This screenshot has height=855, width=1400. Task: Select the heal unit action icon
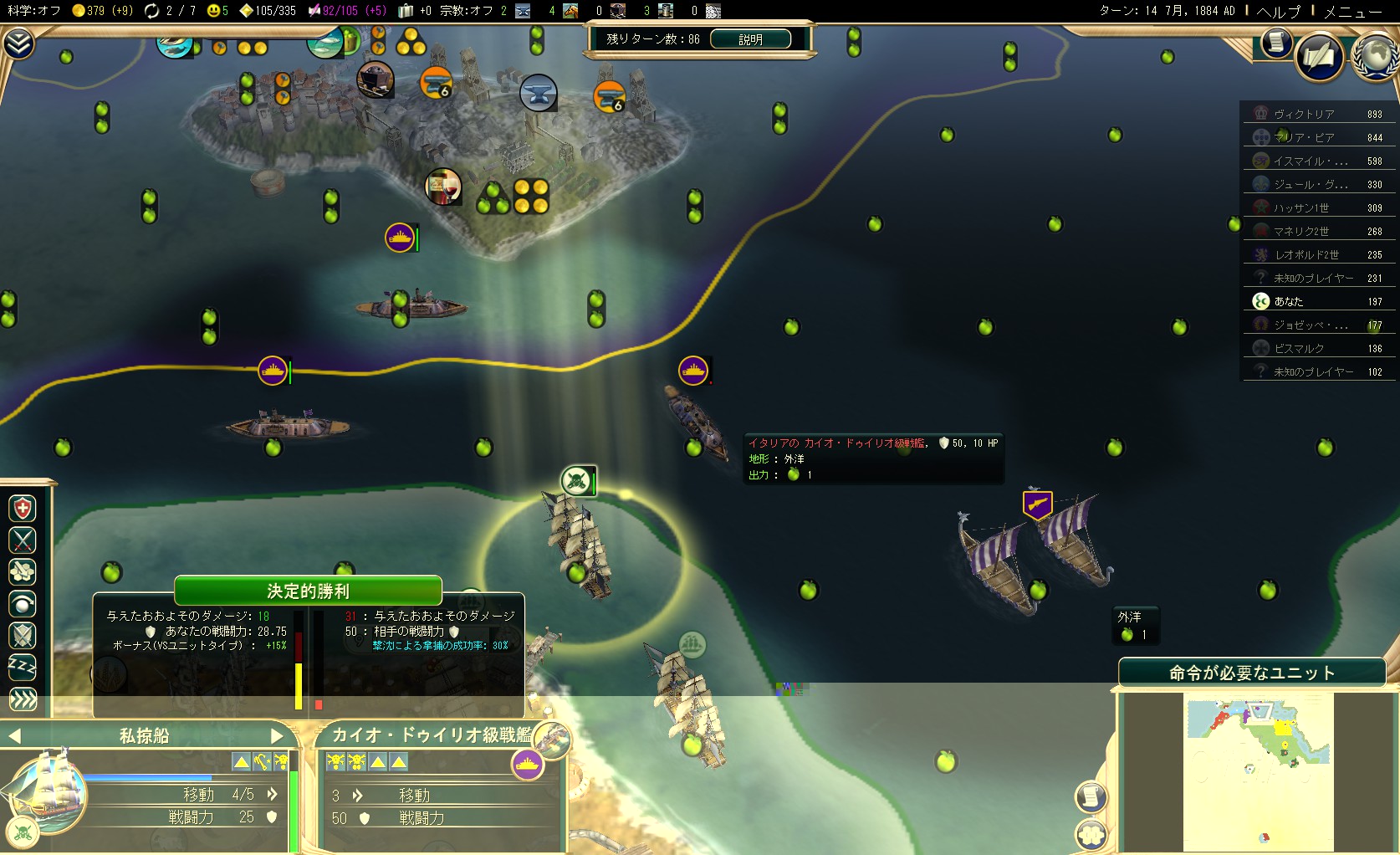click(x=23, y=508)
